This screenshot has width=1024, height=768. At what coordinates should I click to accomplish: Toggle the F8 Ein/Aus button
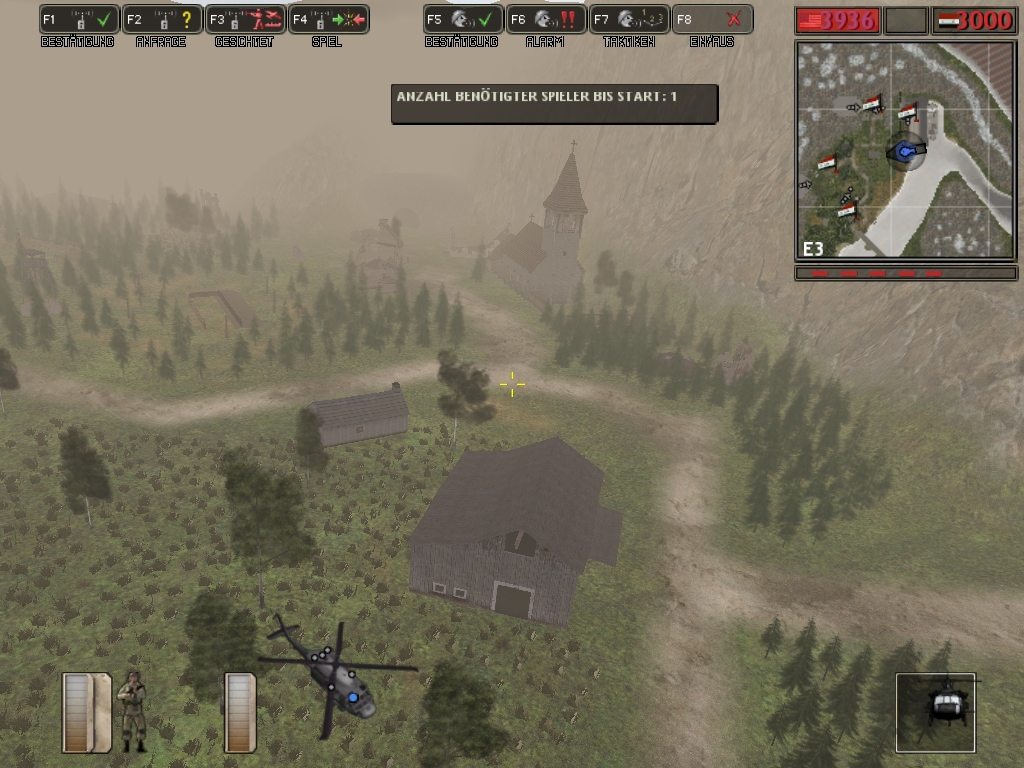pyautogui.click(x=711, y=19)
